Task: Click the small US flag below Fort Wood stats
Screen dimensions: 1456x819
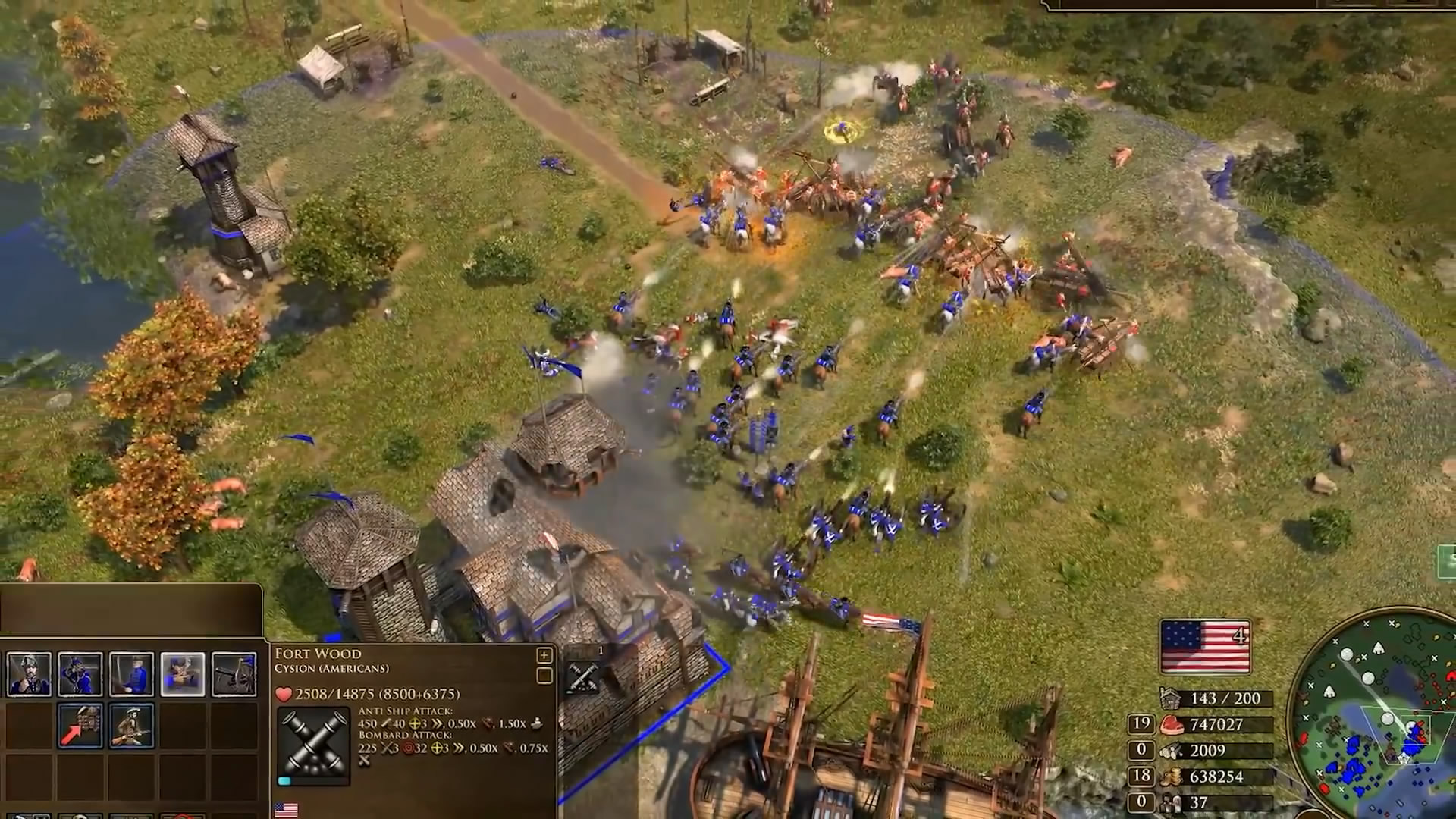Action: tap(286, 811)
